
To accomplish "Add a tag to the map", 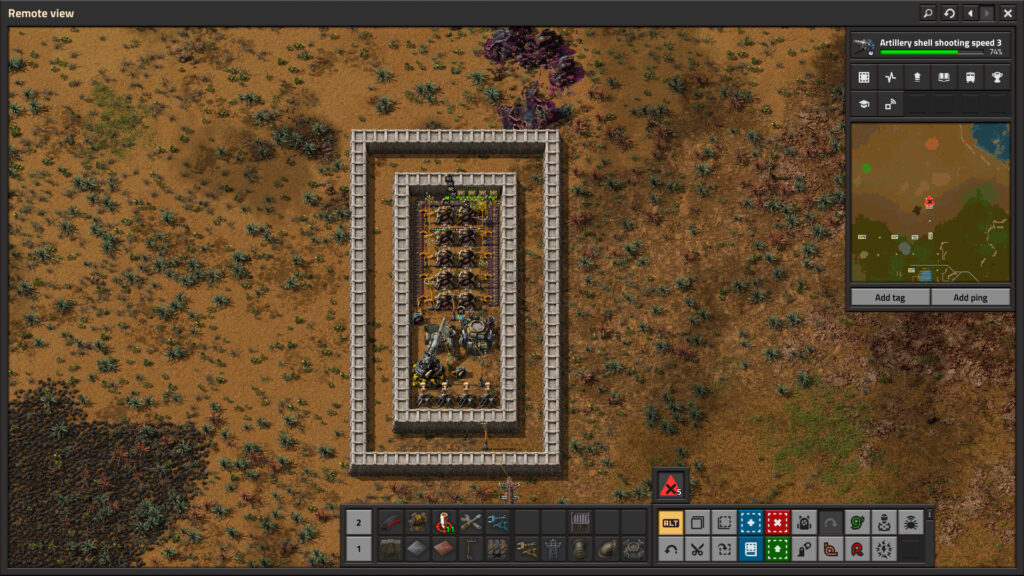I will [889, 297].
